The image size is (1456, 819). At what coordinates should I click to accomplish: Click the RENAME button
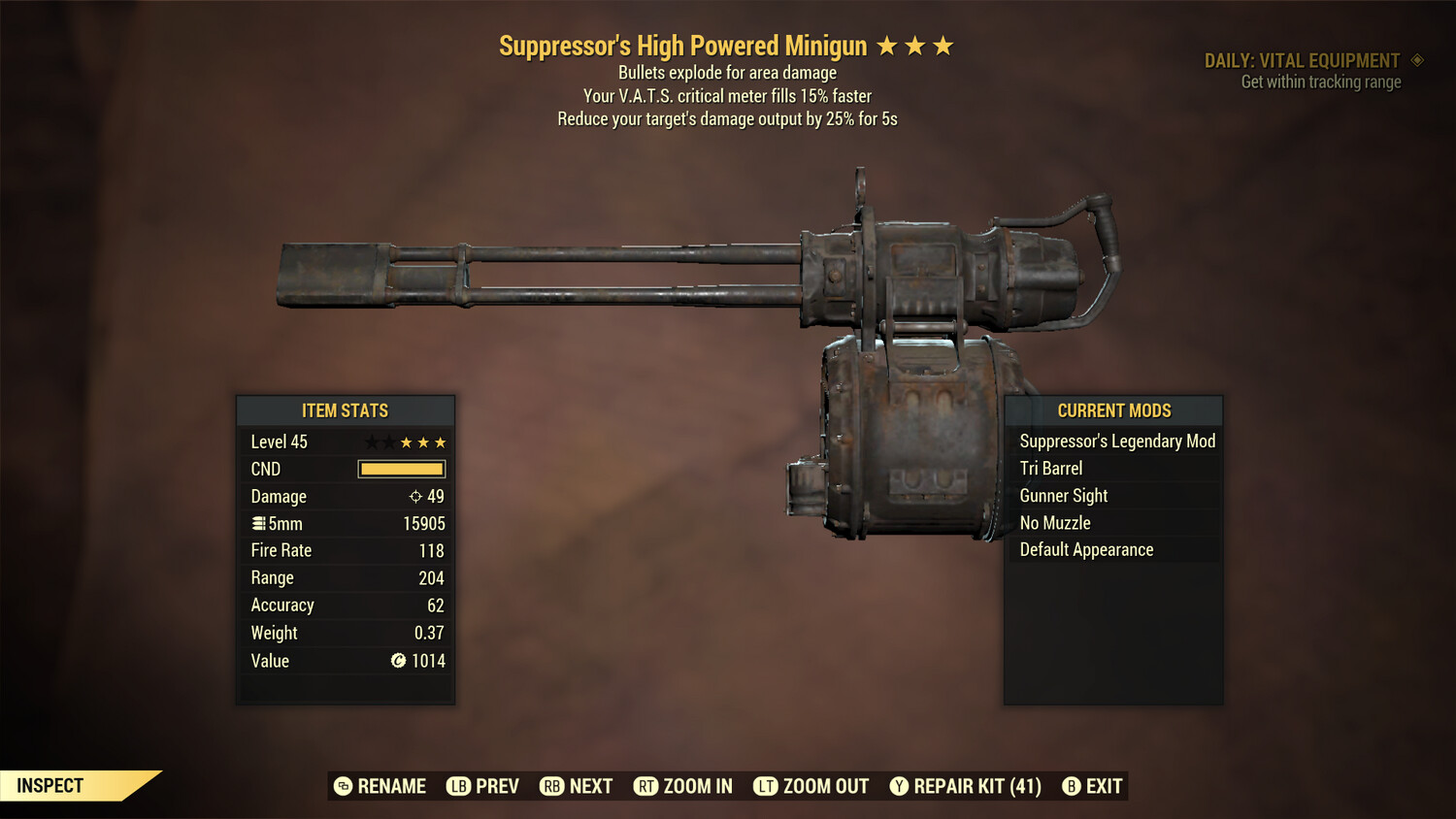(x=380, y=786)
